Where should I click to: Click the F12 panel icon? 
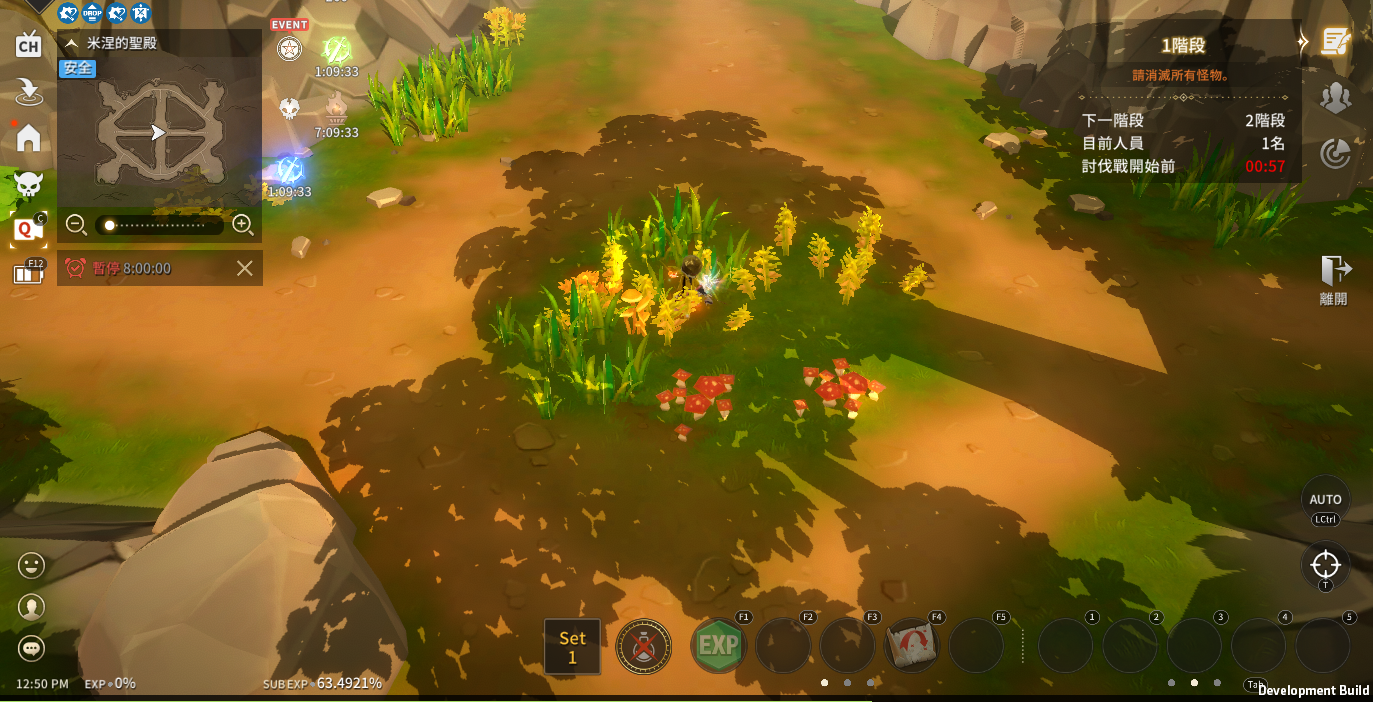pos(29,273)
